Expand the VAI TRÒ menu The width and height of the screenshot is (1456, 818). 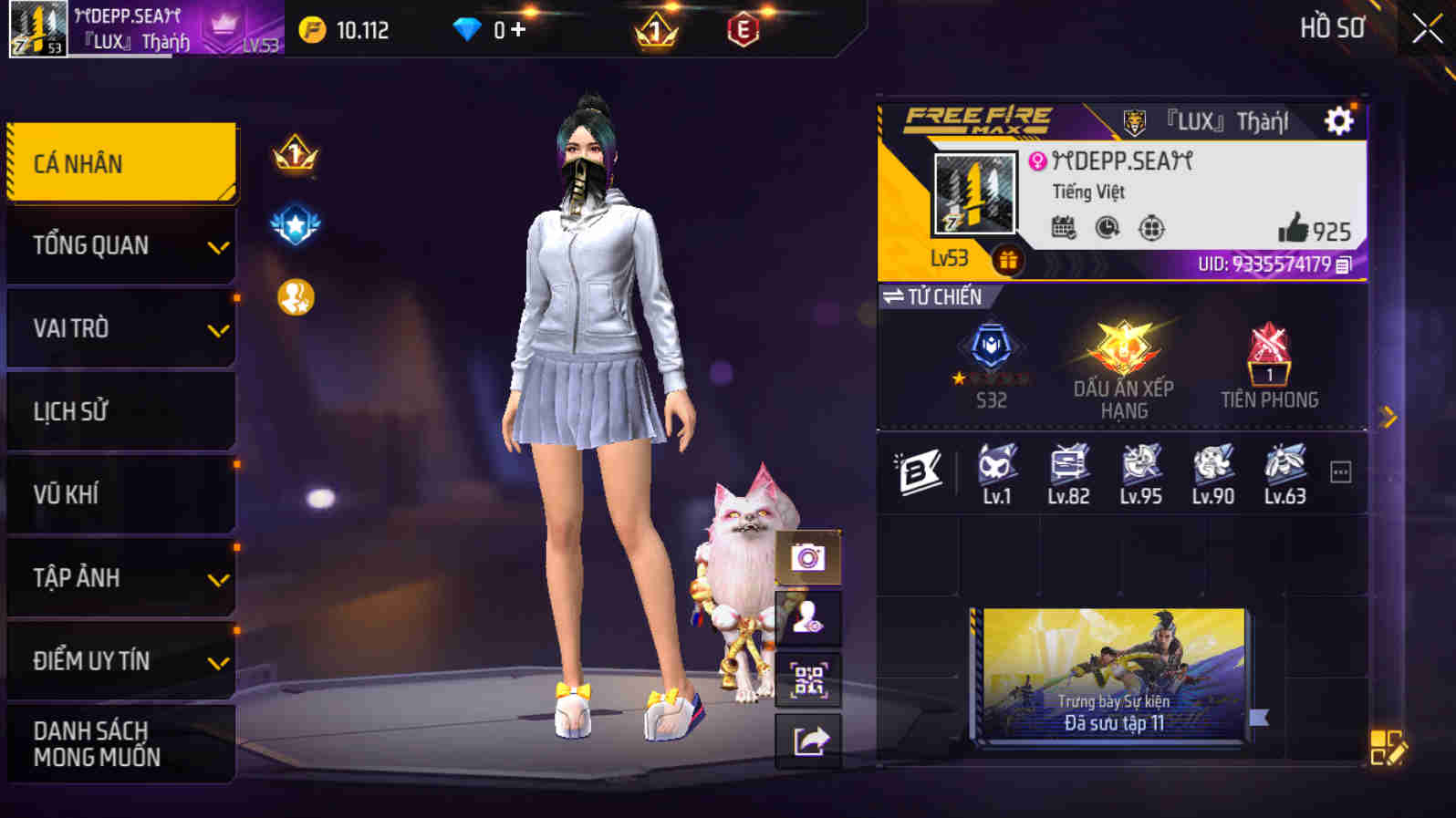pyautogui.click(x=120, y=327)
